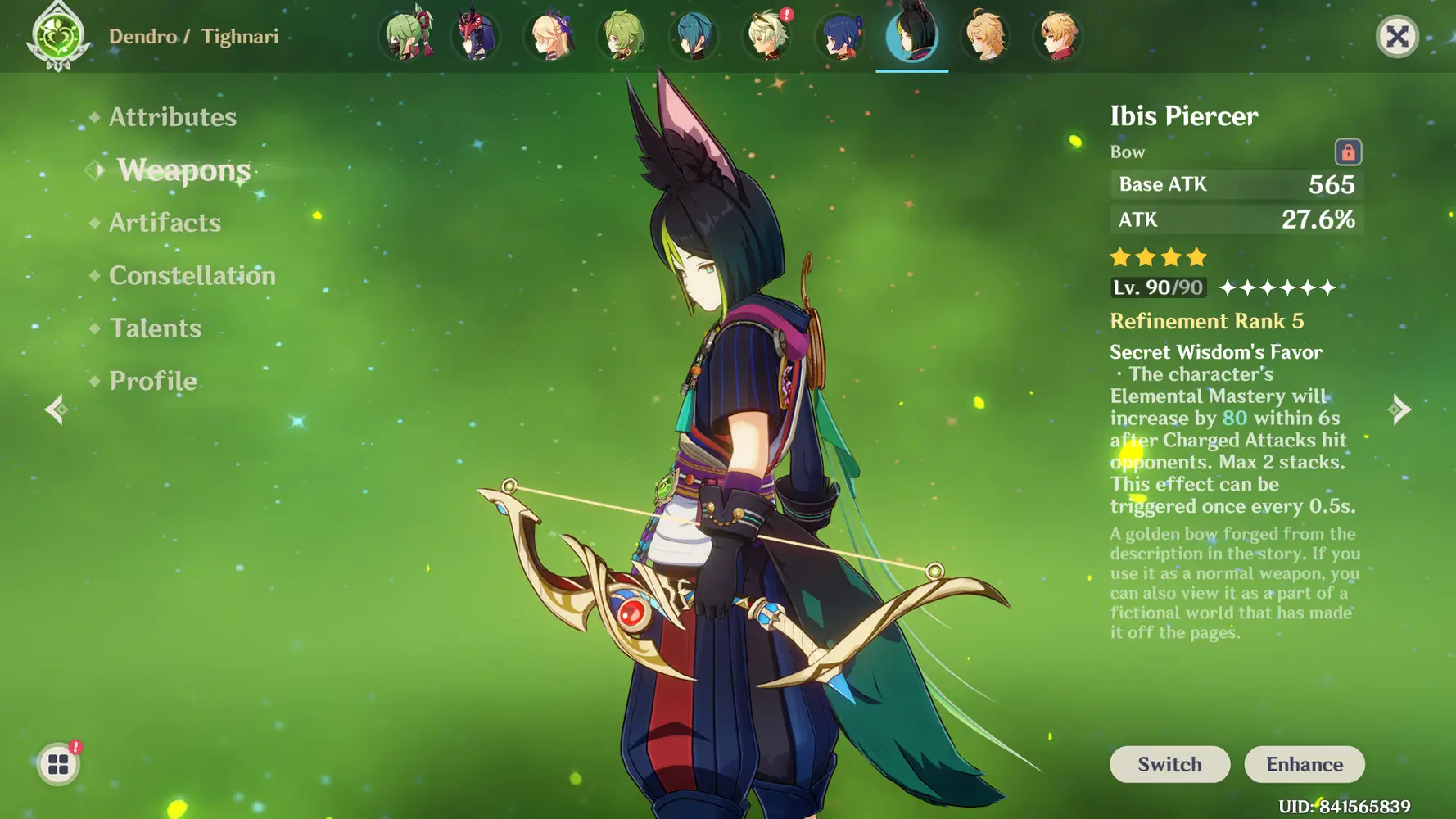Select the Aether traveler portrait icon

click(983, 36)
